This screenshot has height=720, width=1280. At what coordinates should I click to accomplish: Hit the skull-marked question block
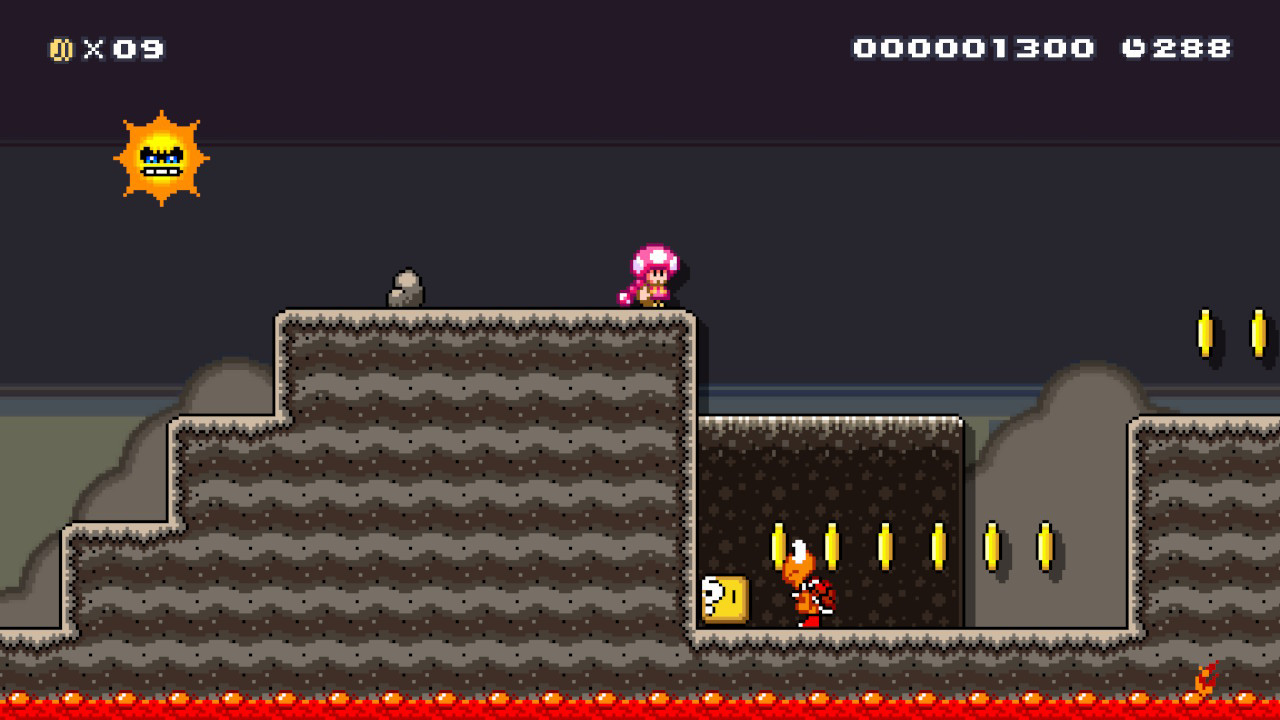[x=725, y=597]
